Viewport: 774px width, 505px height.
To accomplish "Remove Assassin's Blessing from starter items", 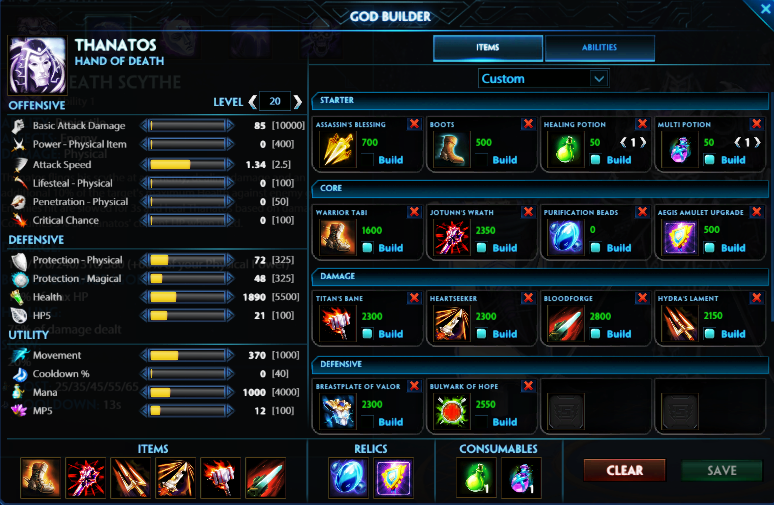I will pos(414,124).
